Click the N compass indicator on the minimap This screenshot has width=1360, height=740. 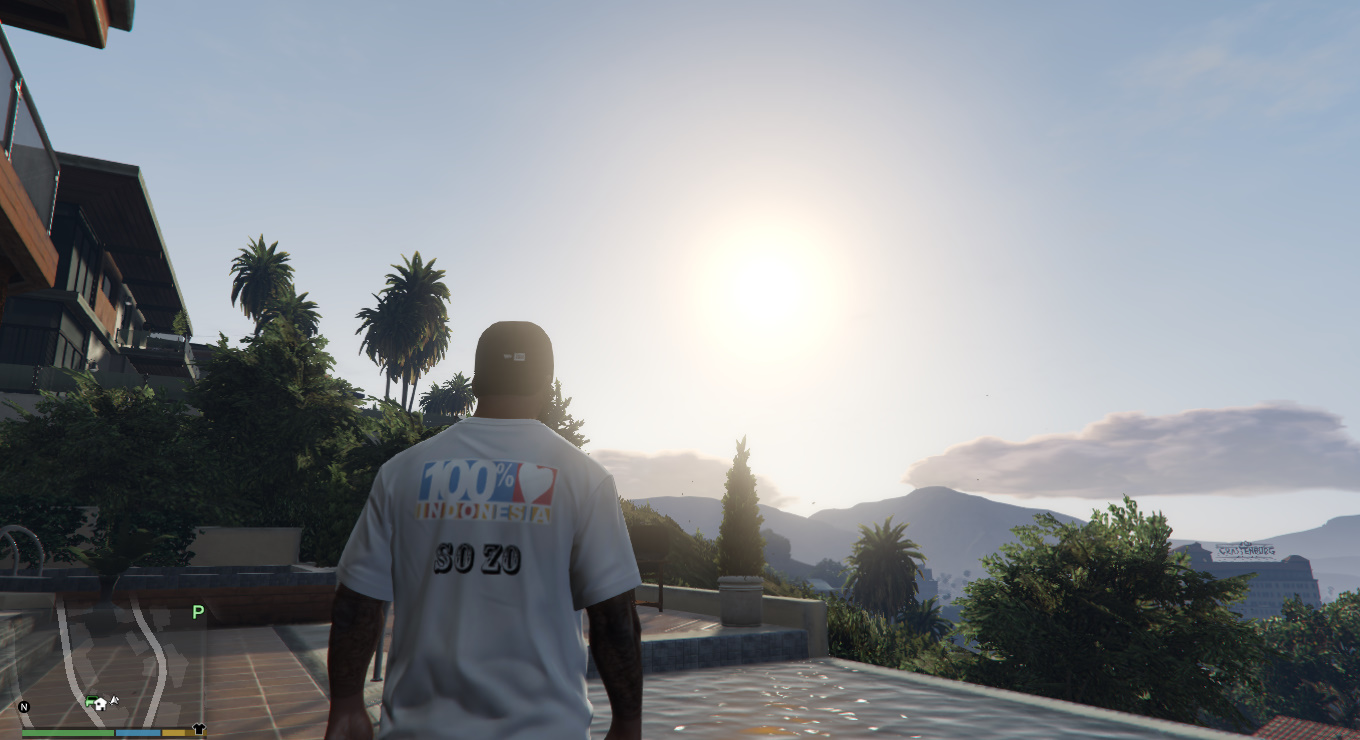tap(24, 707)
